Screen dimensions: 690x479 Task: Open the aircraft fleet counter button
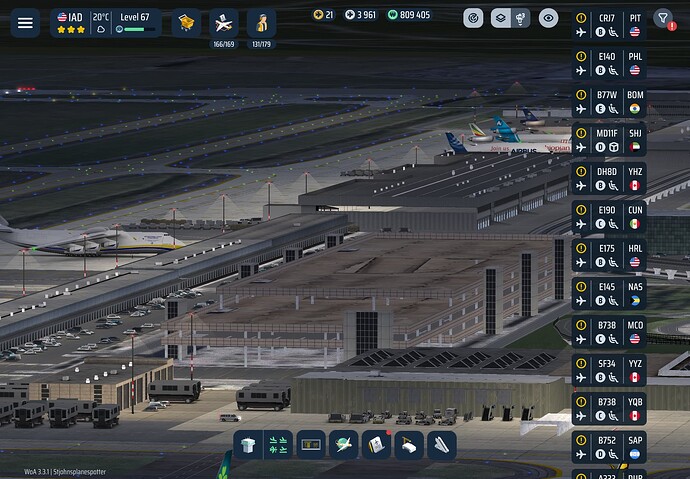click(x=224, y=24)
